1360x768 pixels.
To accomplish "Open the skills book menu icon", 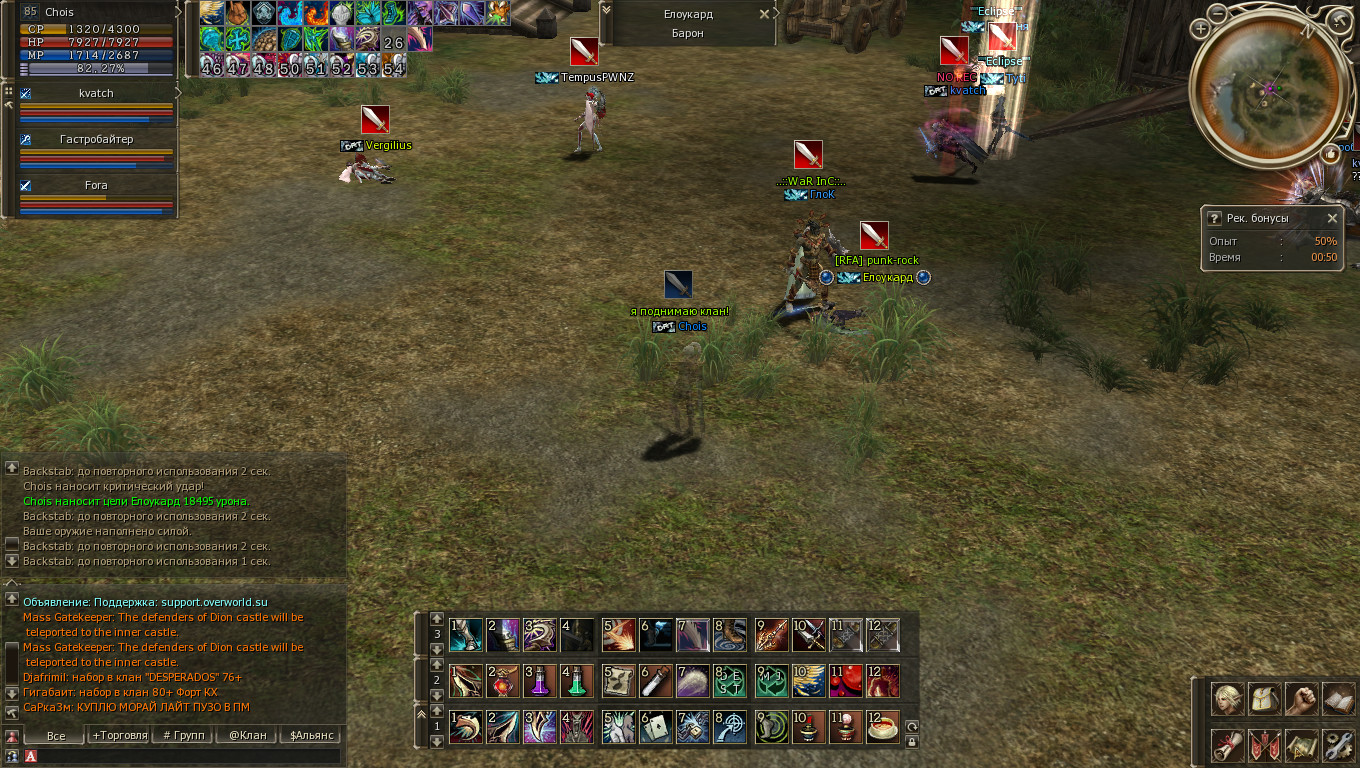I will pos(1338,700).
